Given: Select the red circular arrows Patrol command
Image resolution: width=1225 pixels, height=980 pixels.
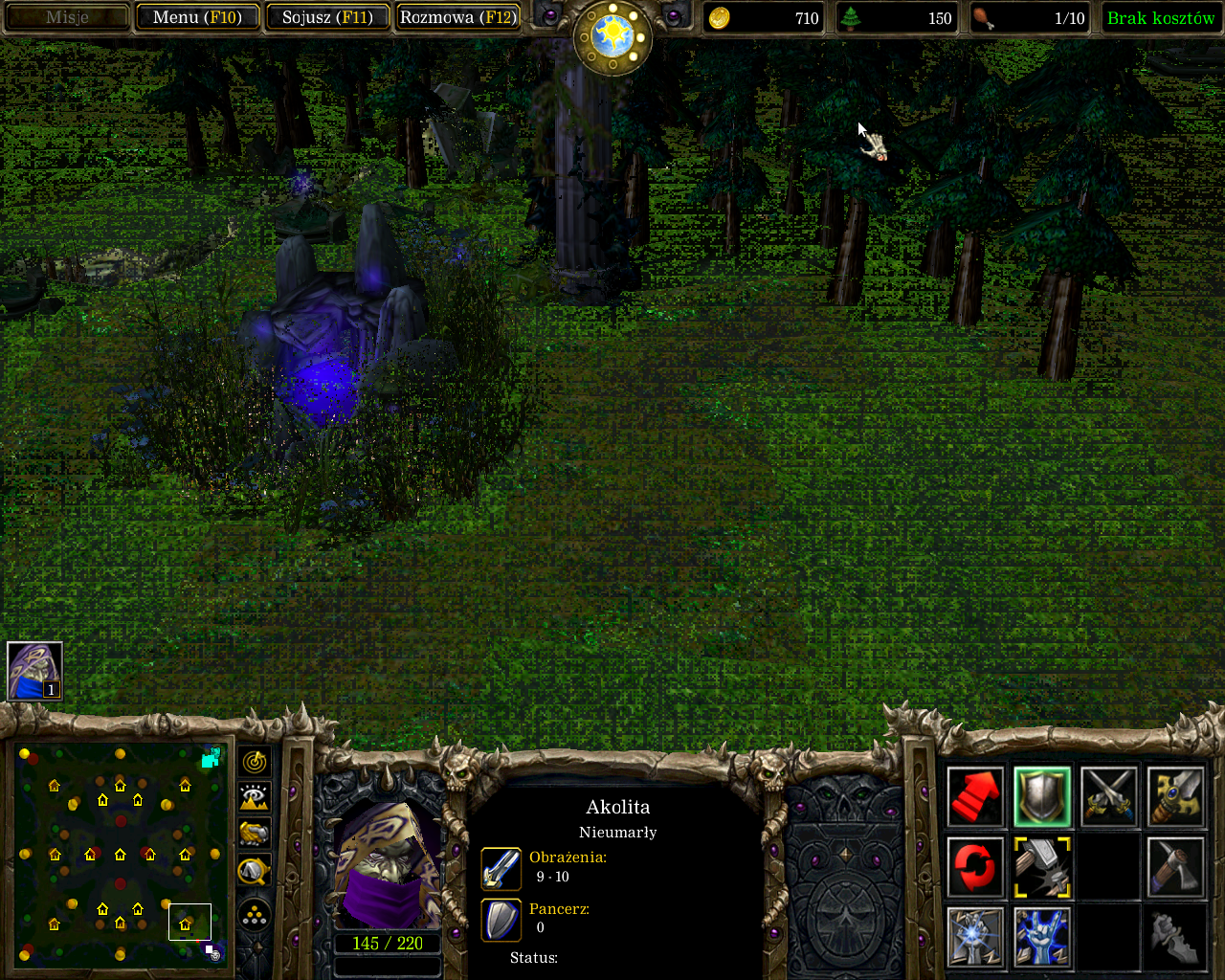Looking at the screenshot, I should pyautogui.click(x=975, y=867).
